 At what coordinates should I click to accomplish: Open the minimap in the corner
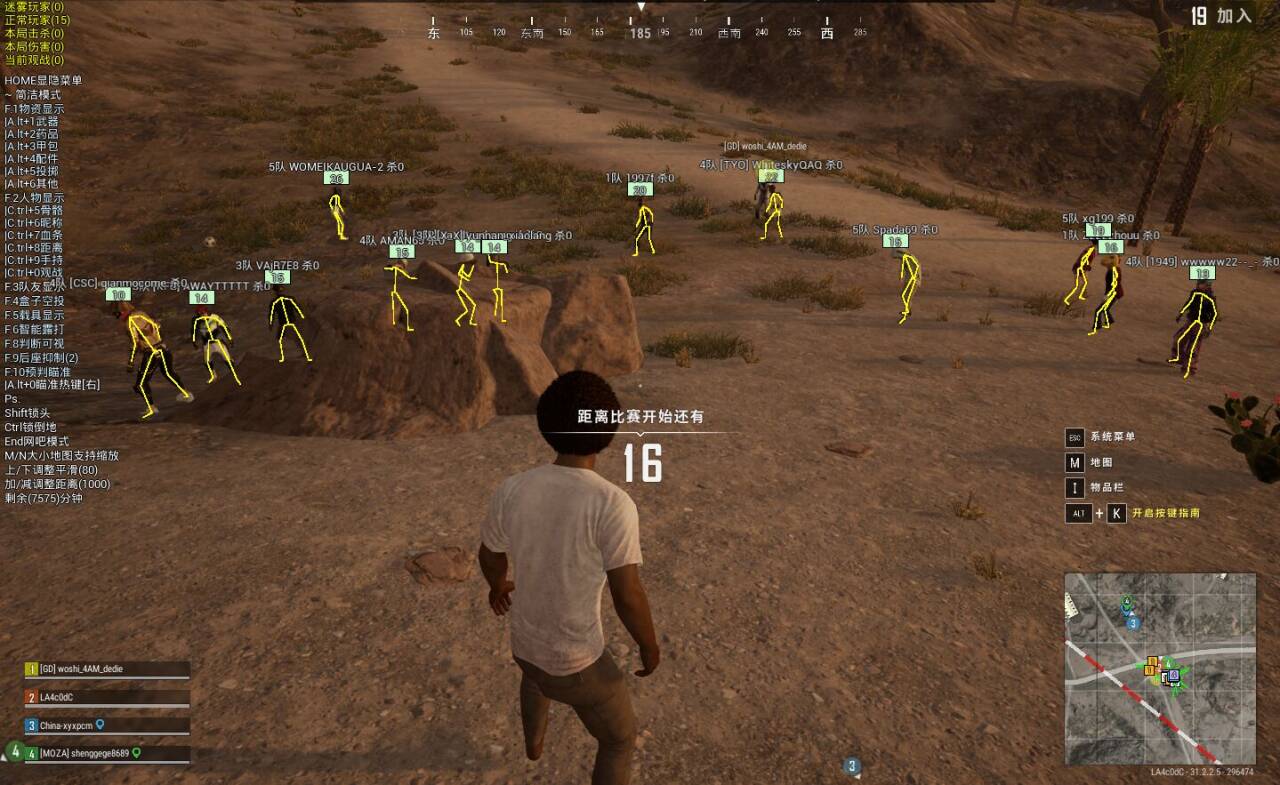[1159, 668]
